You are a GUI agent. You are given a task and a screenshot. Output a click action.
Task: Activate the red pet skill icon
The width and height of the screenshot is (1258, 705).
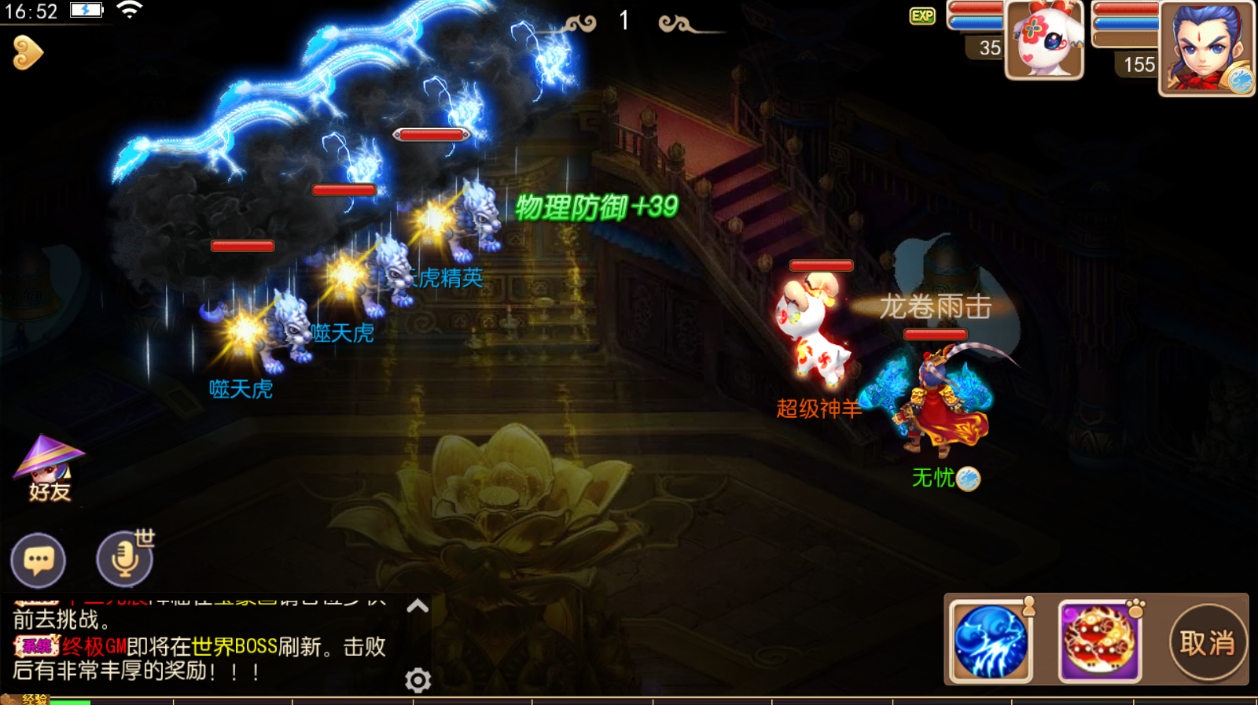(x=1099, y=641)
